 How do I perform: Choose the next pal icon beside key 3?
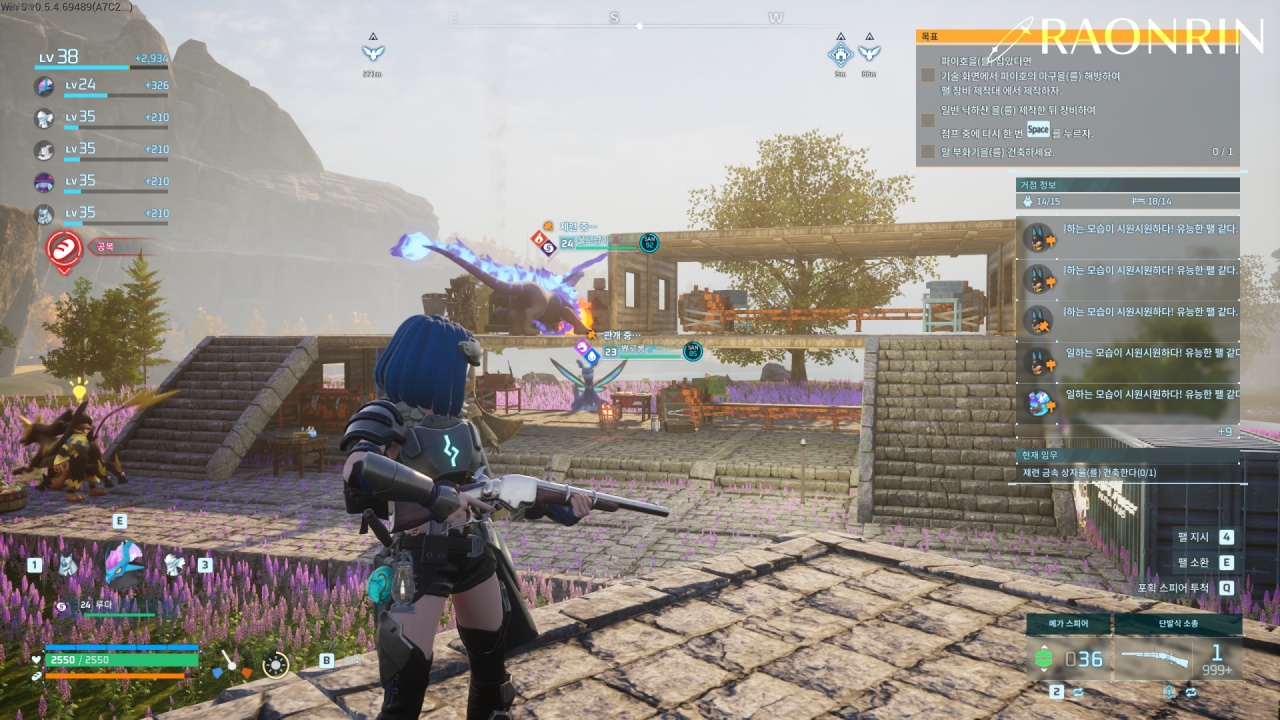pyautogui.click(x=174, y=565)
